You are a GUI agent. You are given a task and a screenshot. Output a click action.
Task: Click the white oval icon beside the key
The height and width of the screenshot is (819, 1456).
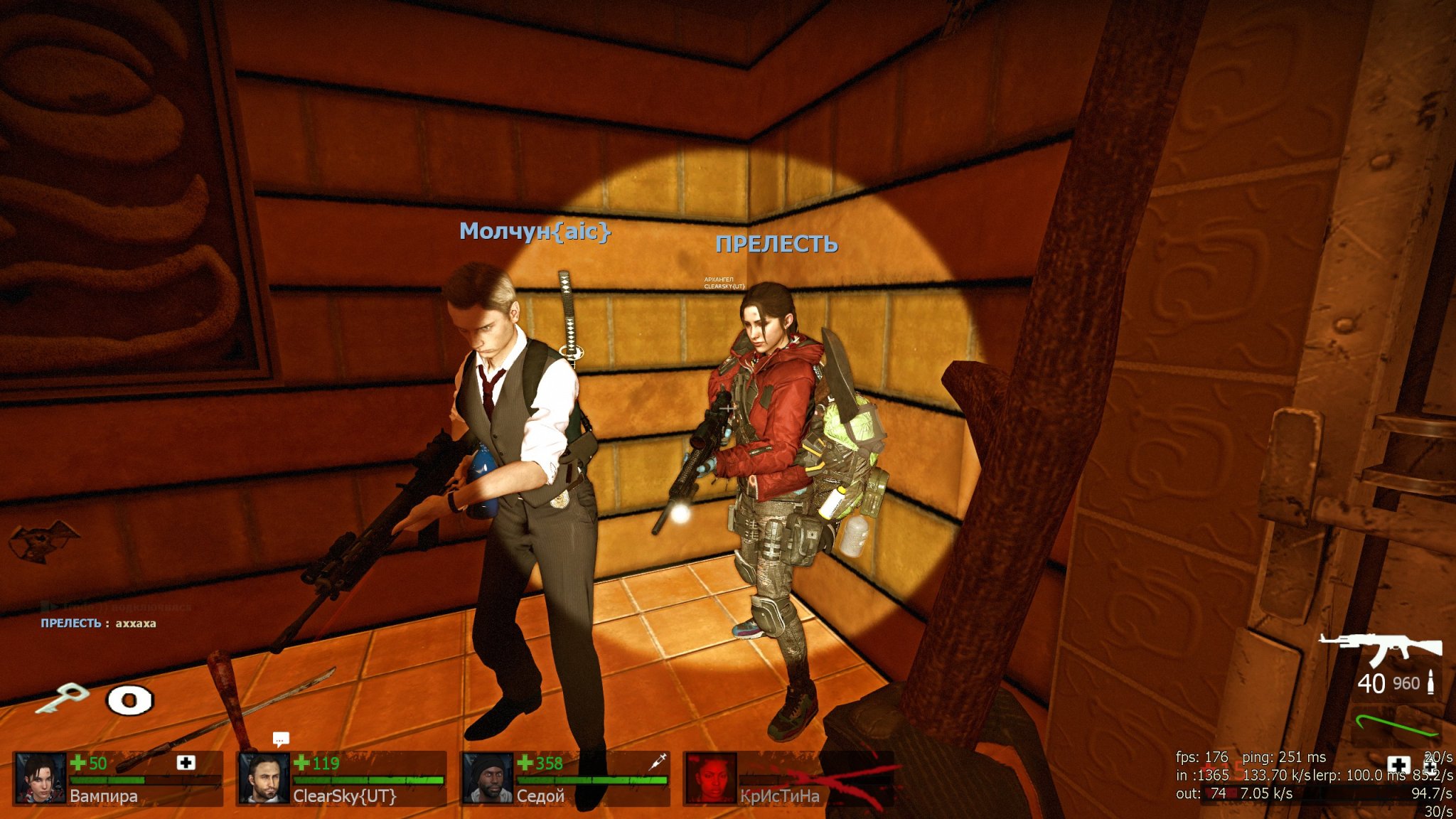tap(129, 700)
